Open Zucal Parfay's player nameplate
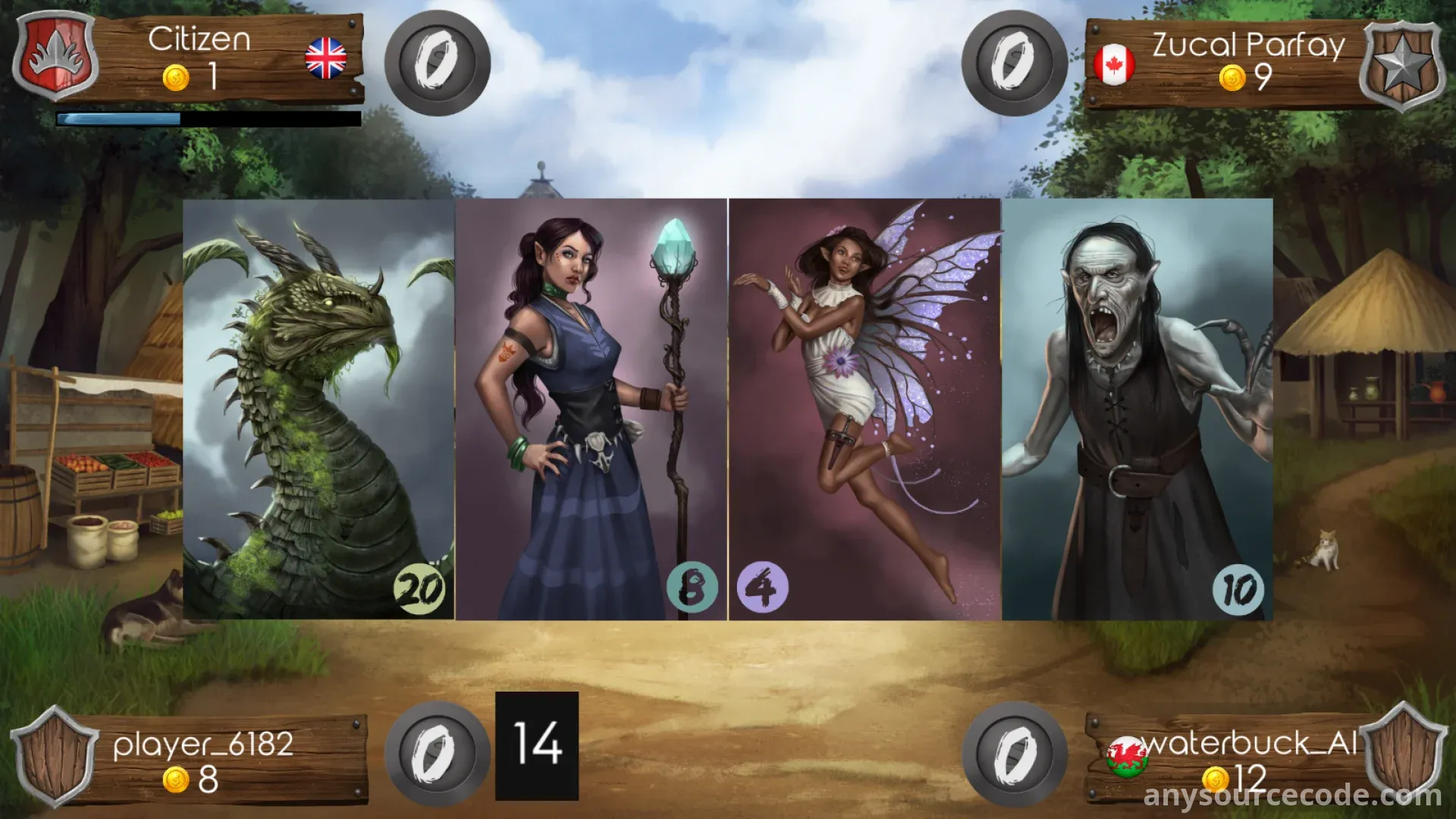1456x819 pixels. click(1228, 62)
